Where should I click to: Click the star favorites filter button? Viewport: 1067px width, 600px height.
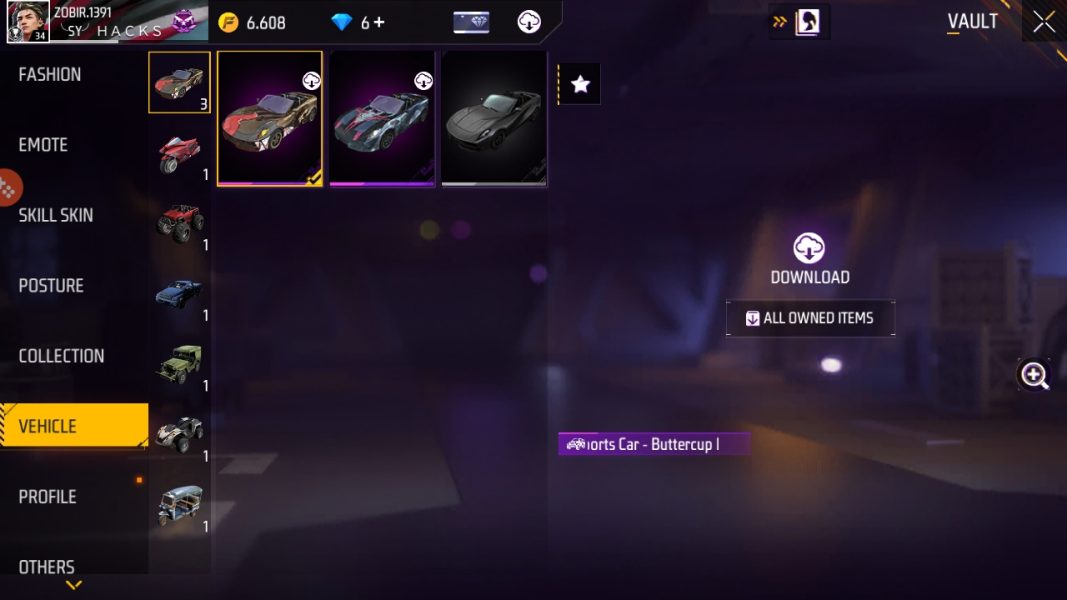tap(580, 85)
